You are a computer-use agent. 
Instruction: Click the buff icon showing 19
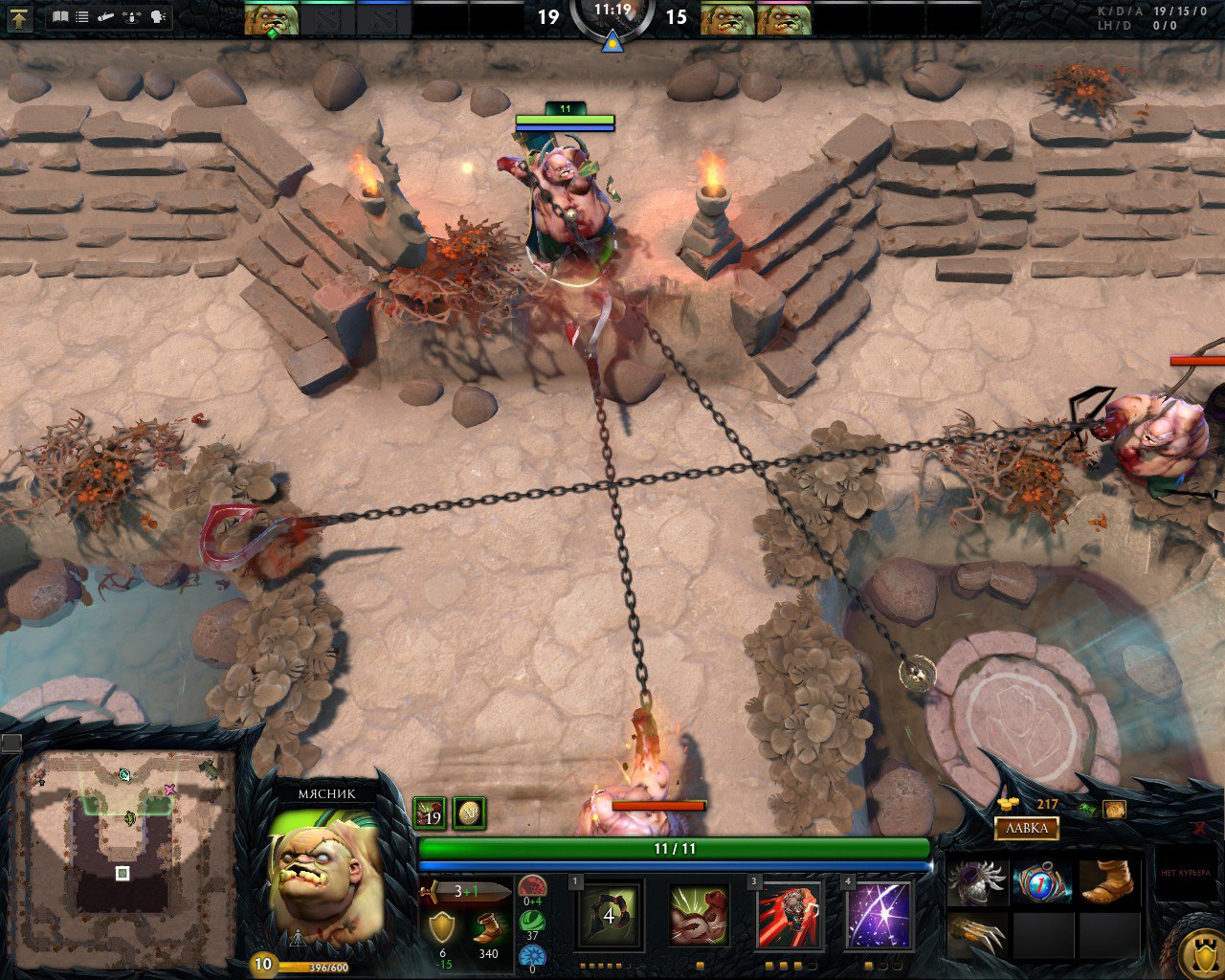click(430, 813)
